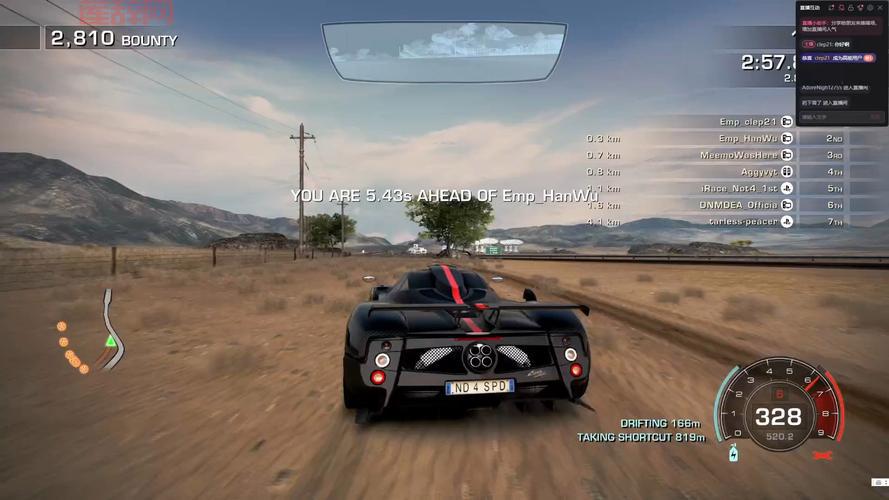Click the nitrous bottle icon

pyautogui.click(x=734, y=455)
